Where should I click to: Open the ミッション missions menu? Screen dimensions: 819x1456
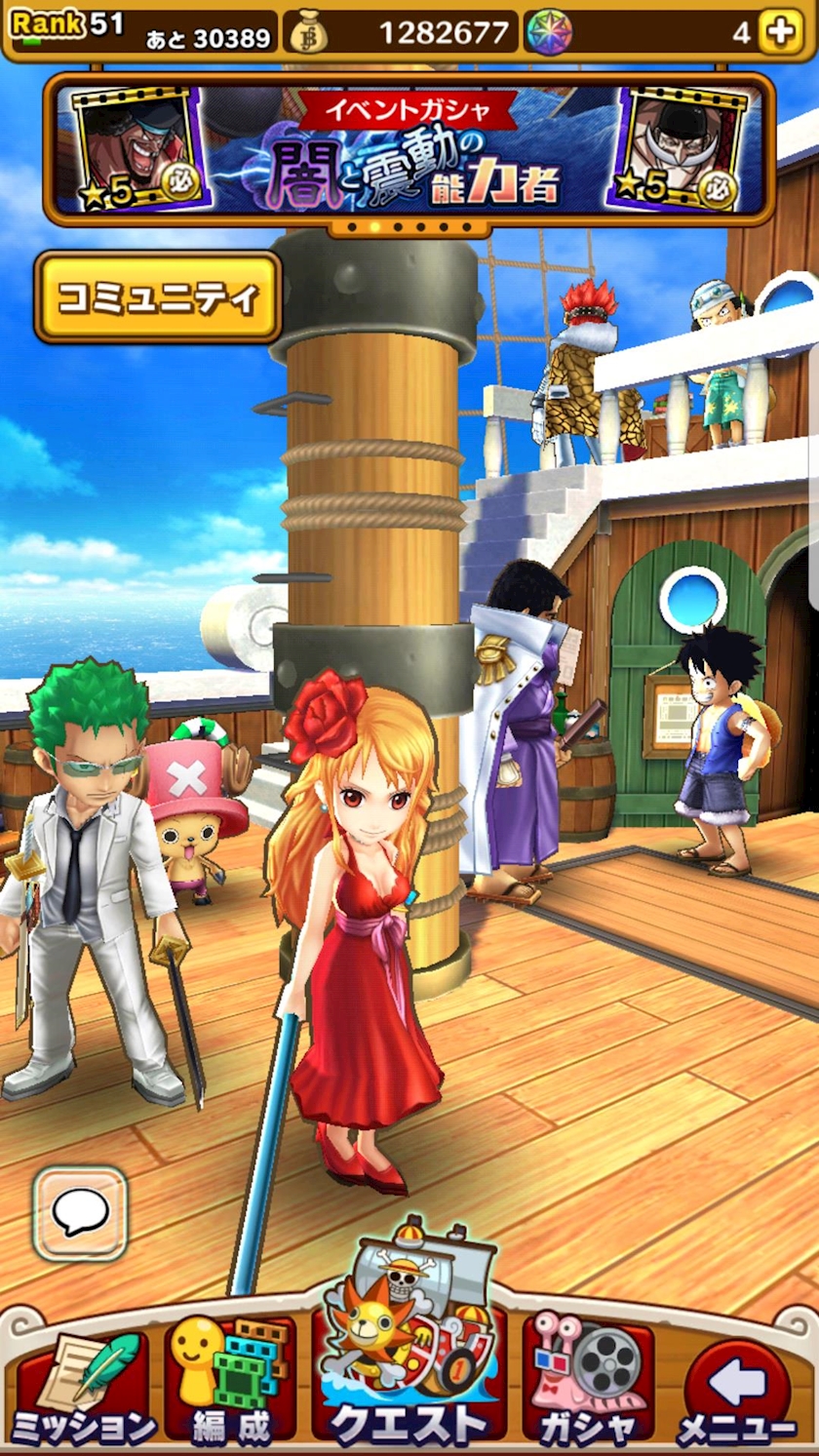tap(84, 1385)
